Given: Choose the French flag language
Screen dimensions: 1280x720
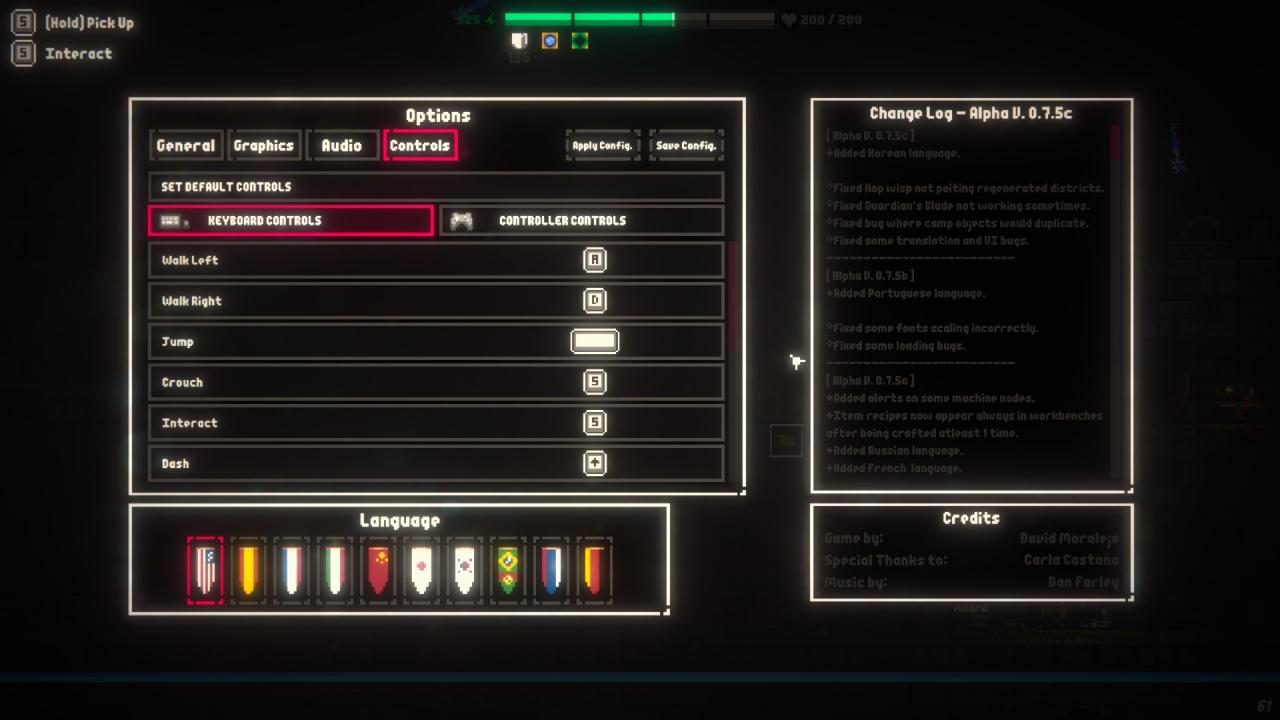Looking at the screenshot, I should pyautogui.click(x=292, y=570).
